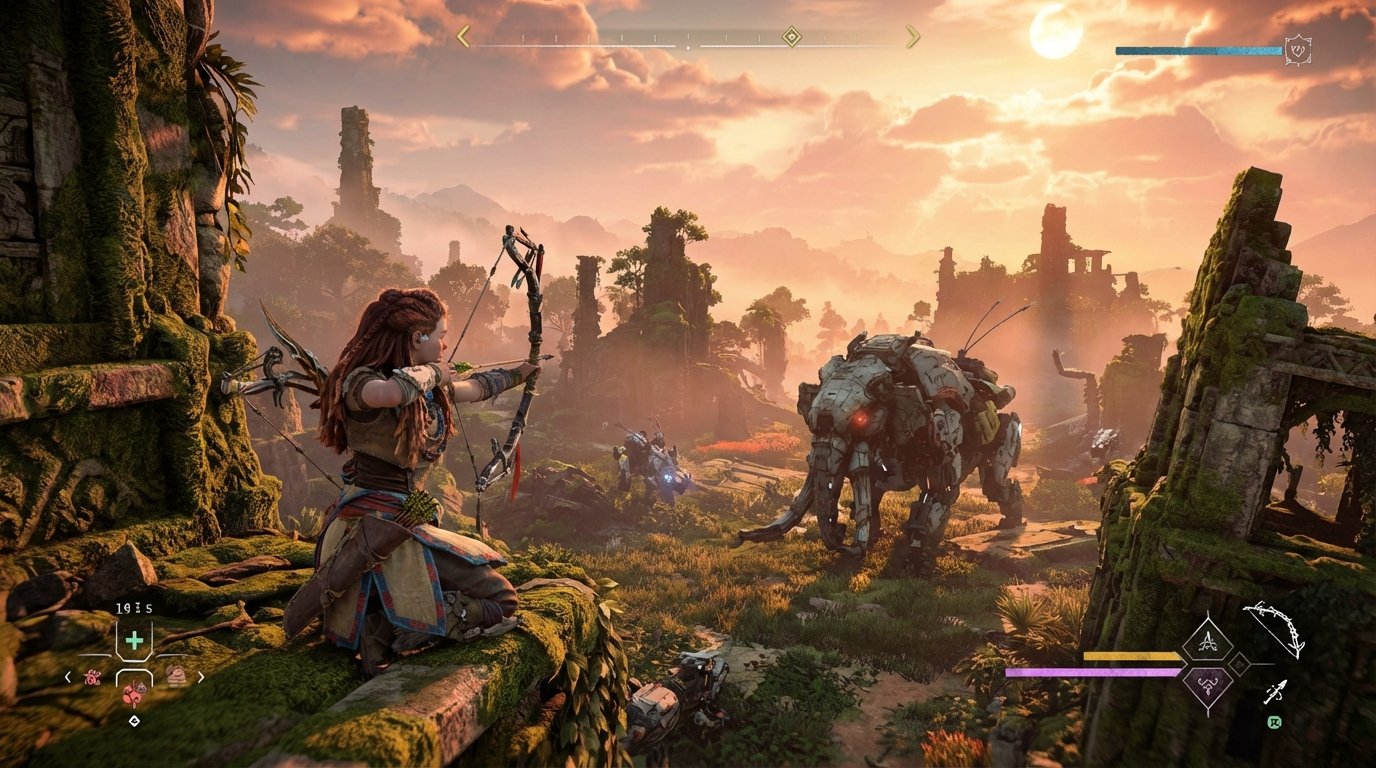The image size is (1376, 768).
Task: Click the left arrow to cycle pouch items
Action: [x=68, y=677]
